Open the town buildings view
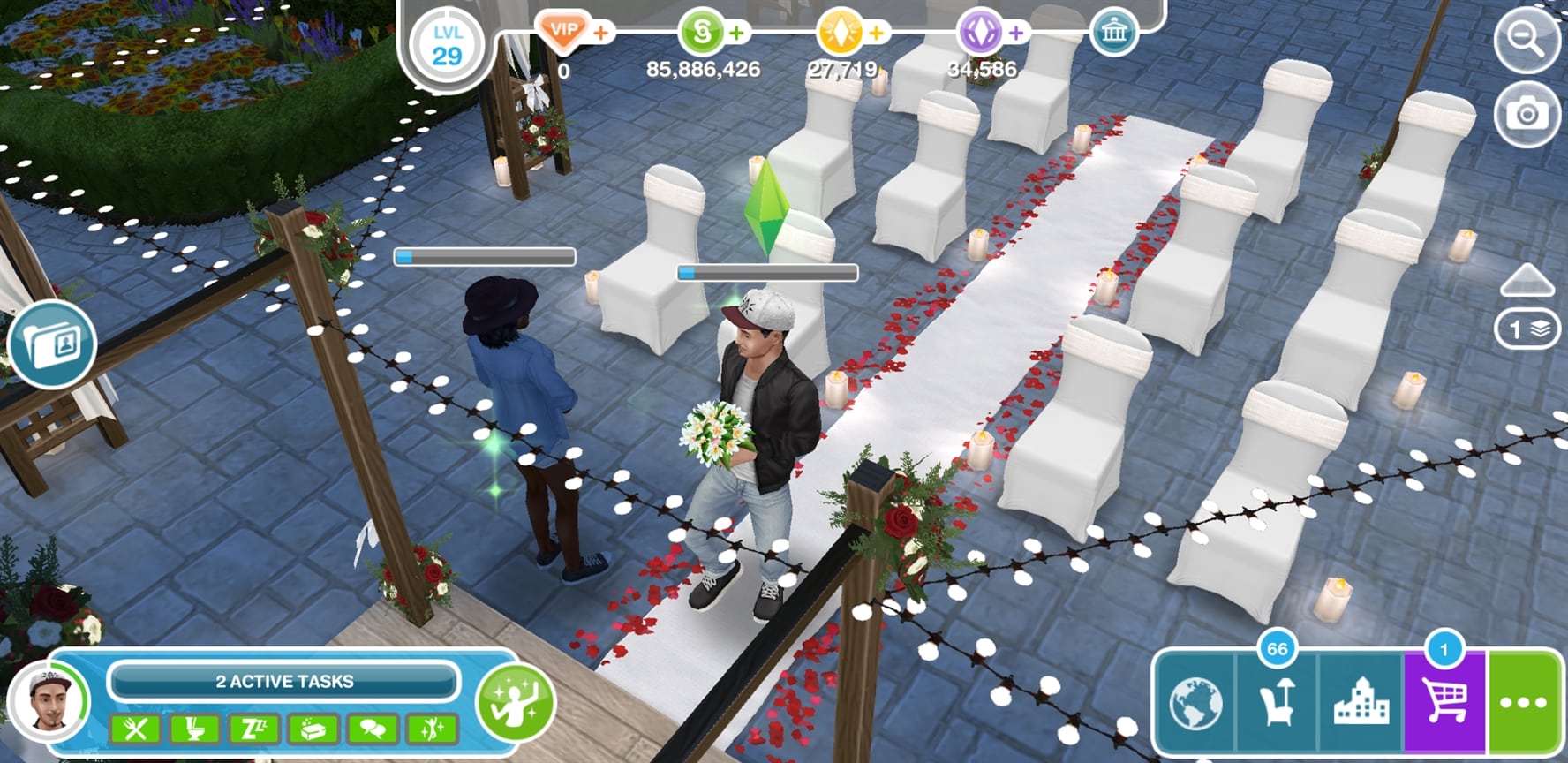1568x763 pixels. (1360, 704)
